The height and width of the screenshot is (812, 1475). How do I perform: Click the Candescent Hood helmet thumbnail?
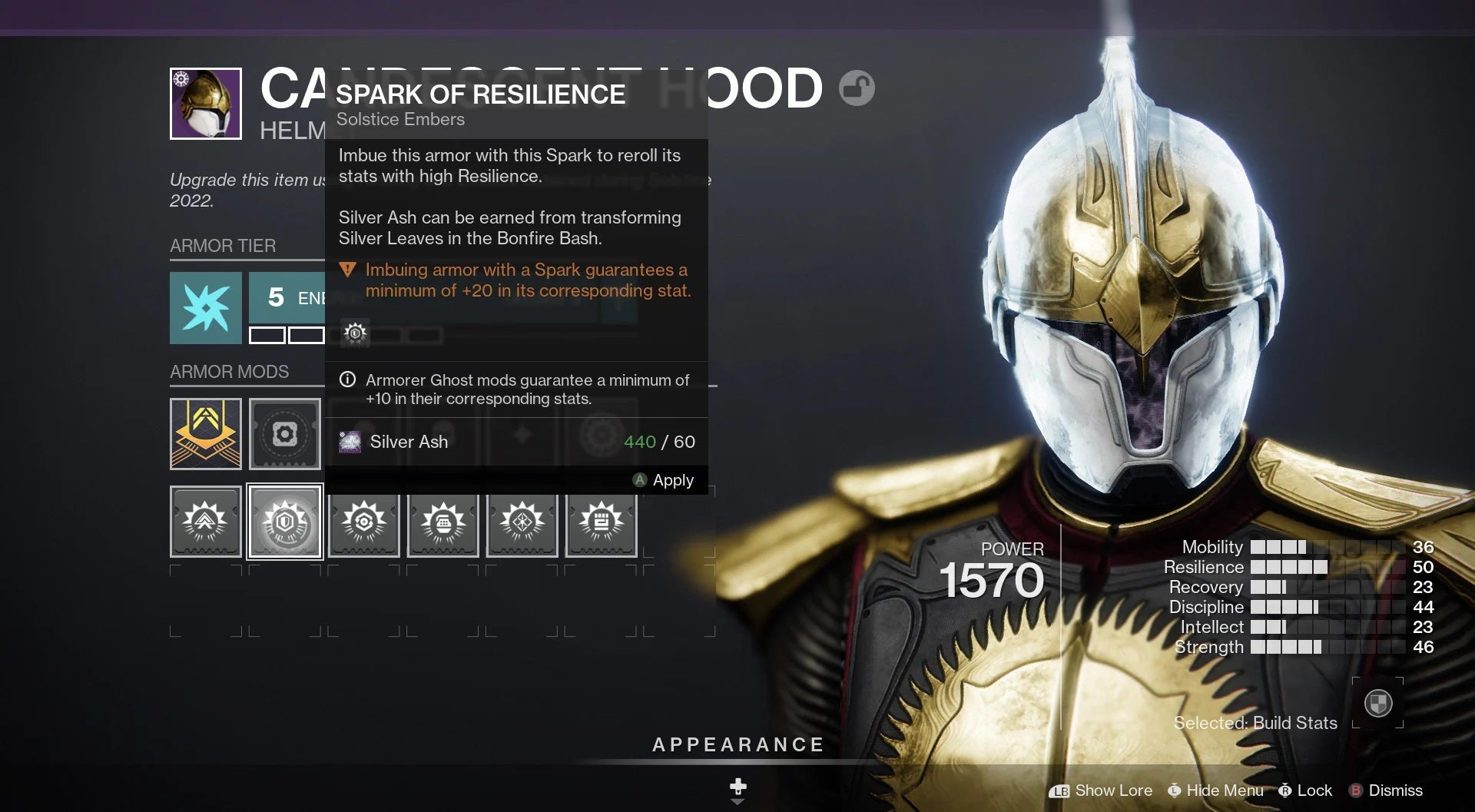(x=205, y=104)
